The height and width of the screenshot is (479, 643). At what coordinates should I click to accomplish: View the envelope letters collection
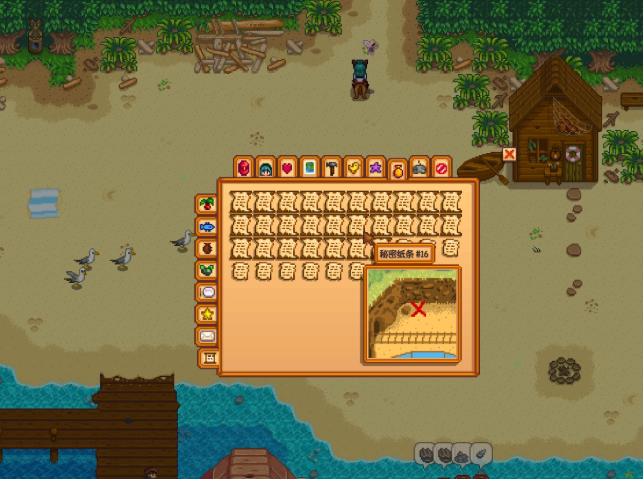point(207,336)
